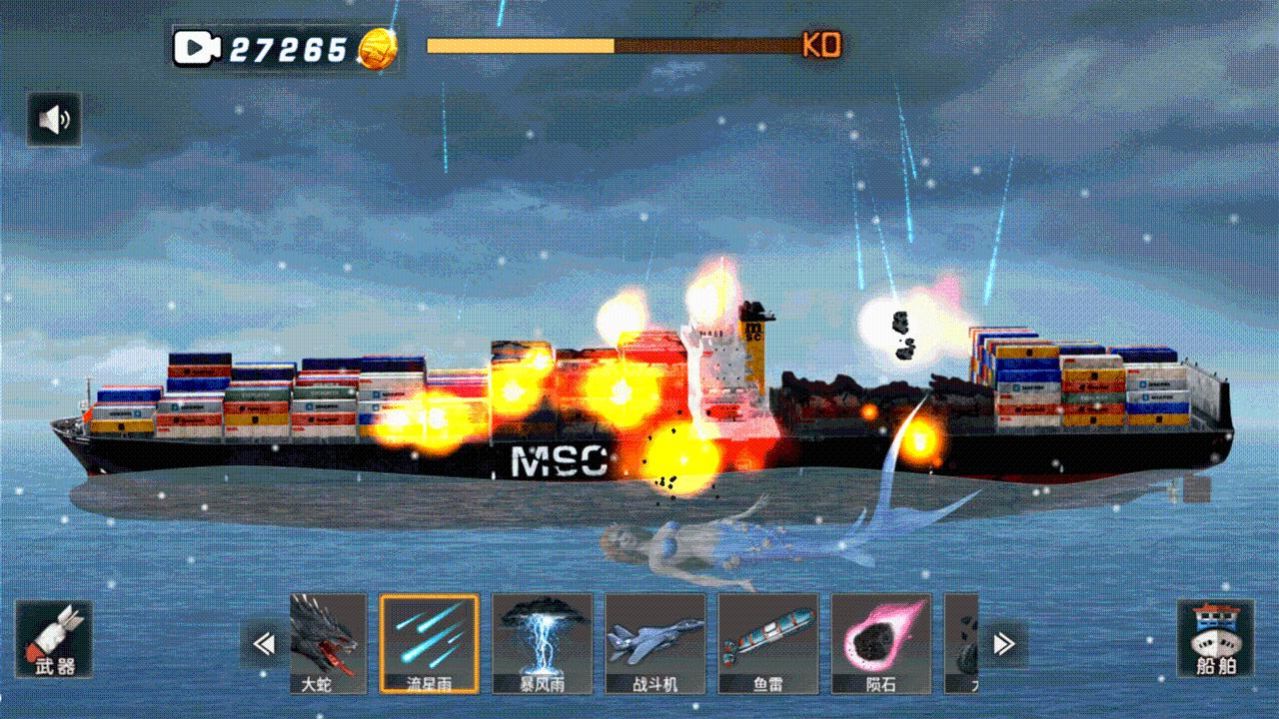The height and width of the screenshot is (719, 1279).
Task: Choose the 流星雨 meteor shower weapon
Action: coord(429,643)
